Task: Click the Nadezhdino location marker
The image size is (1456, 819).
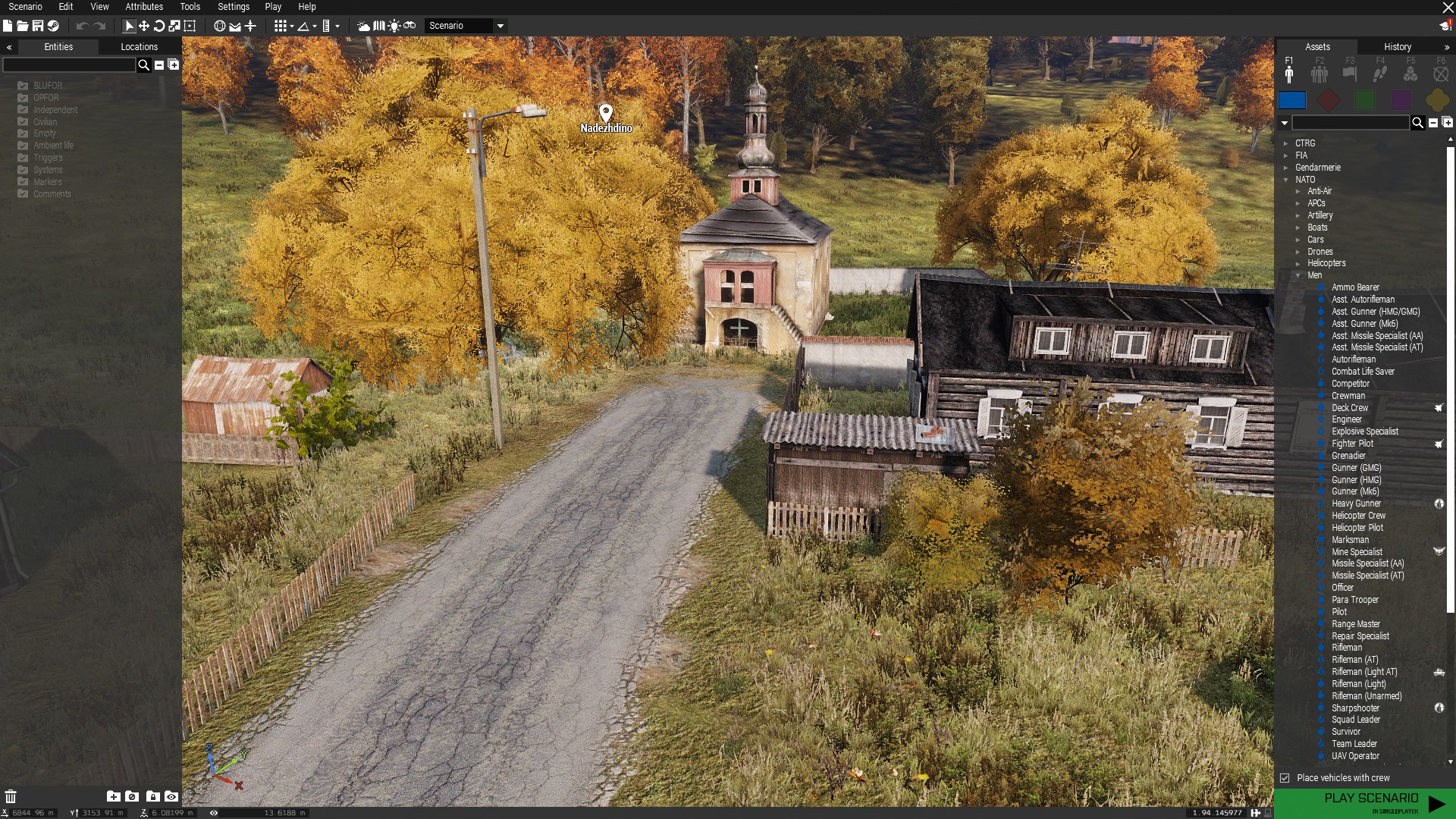Action: click(x=605, y=114)
